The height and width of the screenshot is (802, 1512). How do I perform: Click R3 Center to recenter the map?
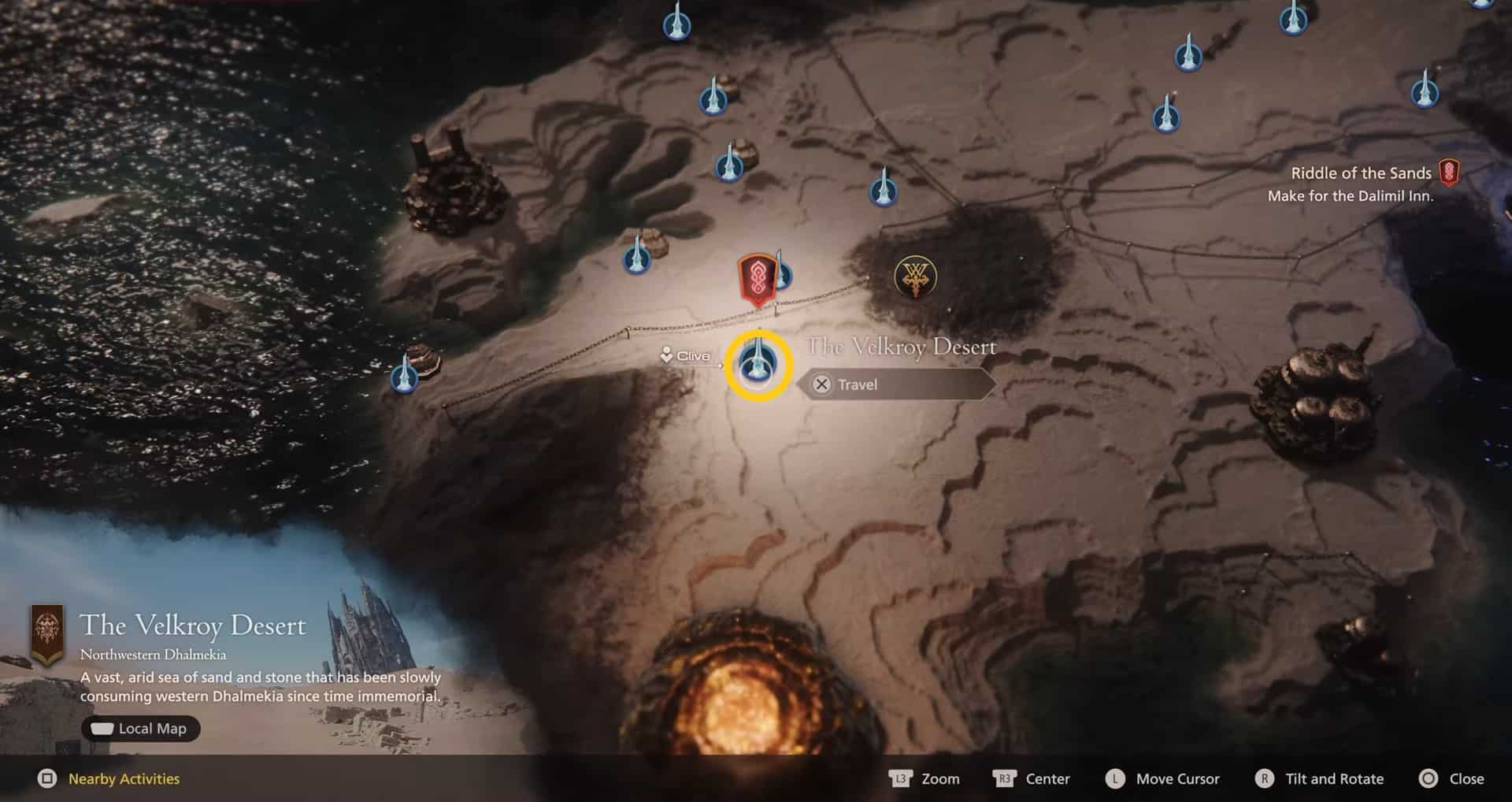click(1032, 778)
